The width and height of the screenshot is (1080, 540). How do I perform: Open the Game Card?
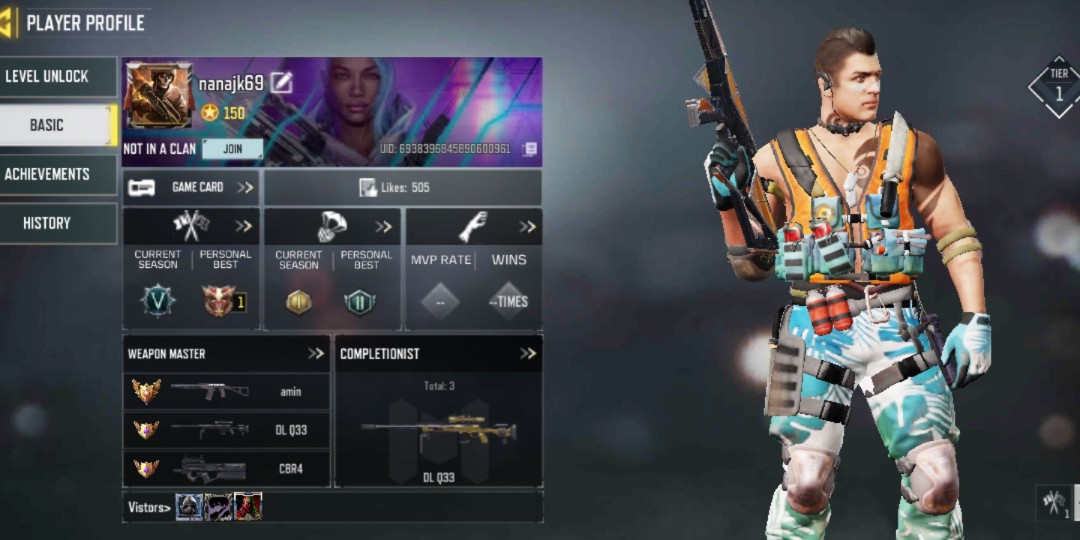pos(191,187)
